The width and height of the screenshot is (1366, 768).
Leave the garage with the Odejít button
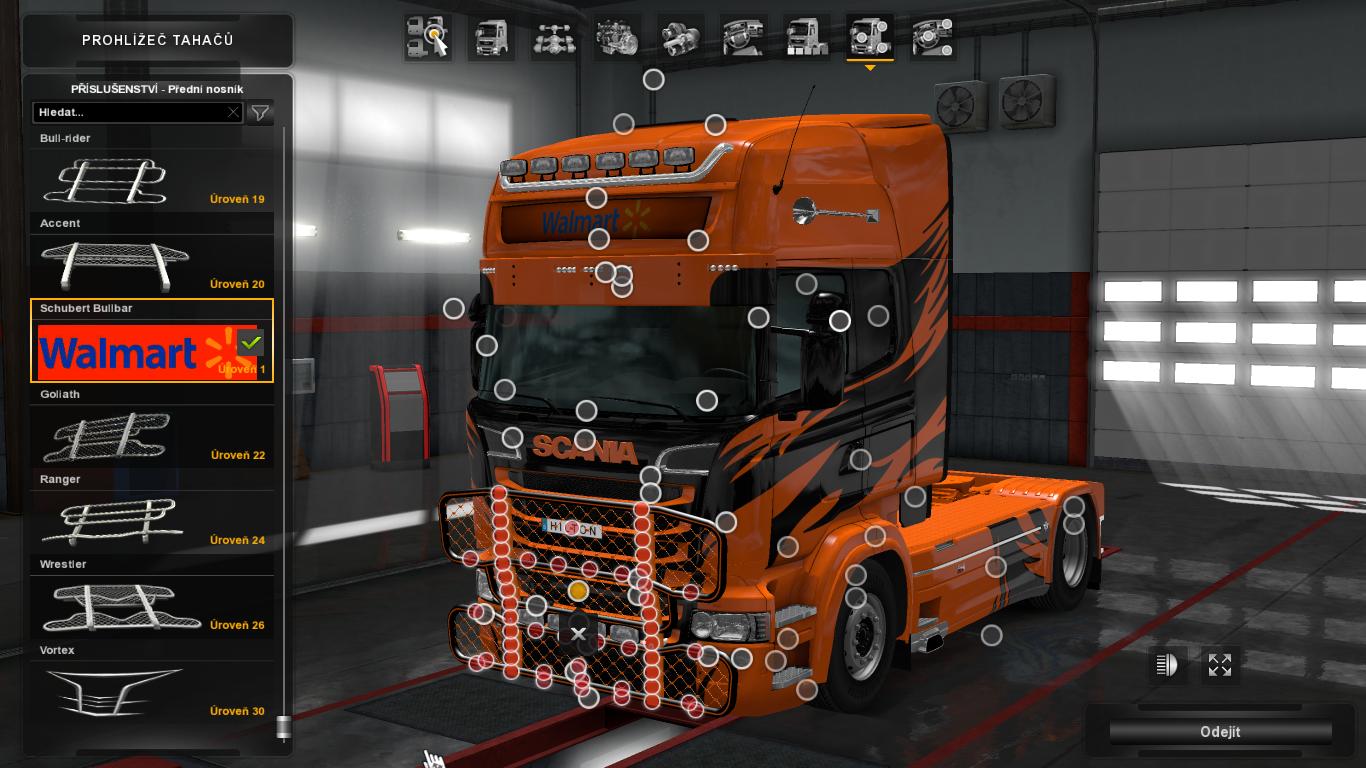click(1220, 732)
